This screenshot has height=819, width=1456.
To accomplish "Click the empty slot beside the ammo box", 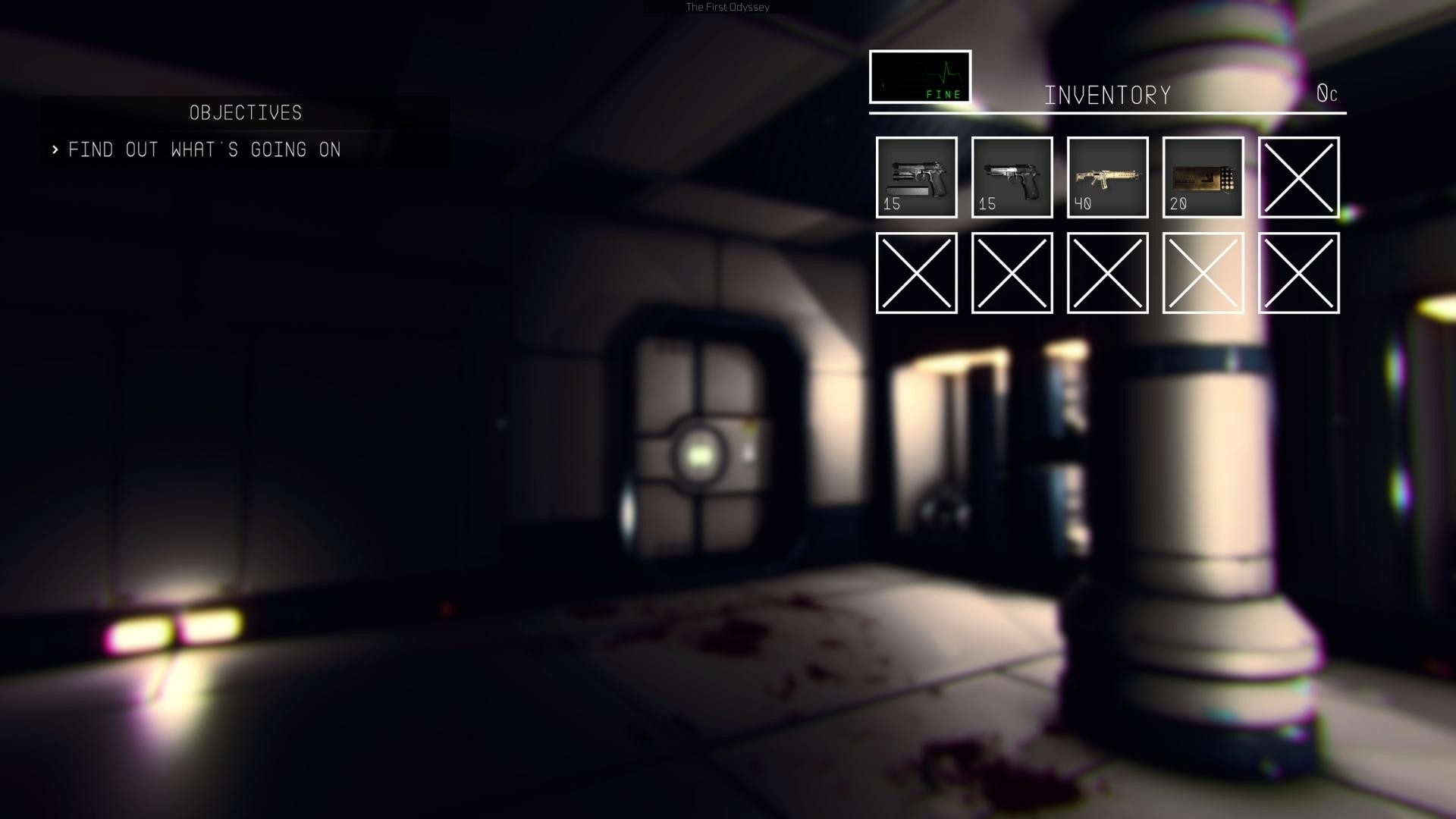I will click(x=1298, y=177).
